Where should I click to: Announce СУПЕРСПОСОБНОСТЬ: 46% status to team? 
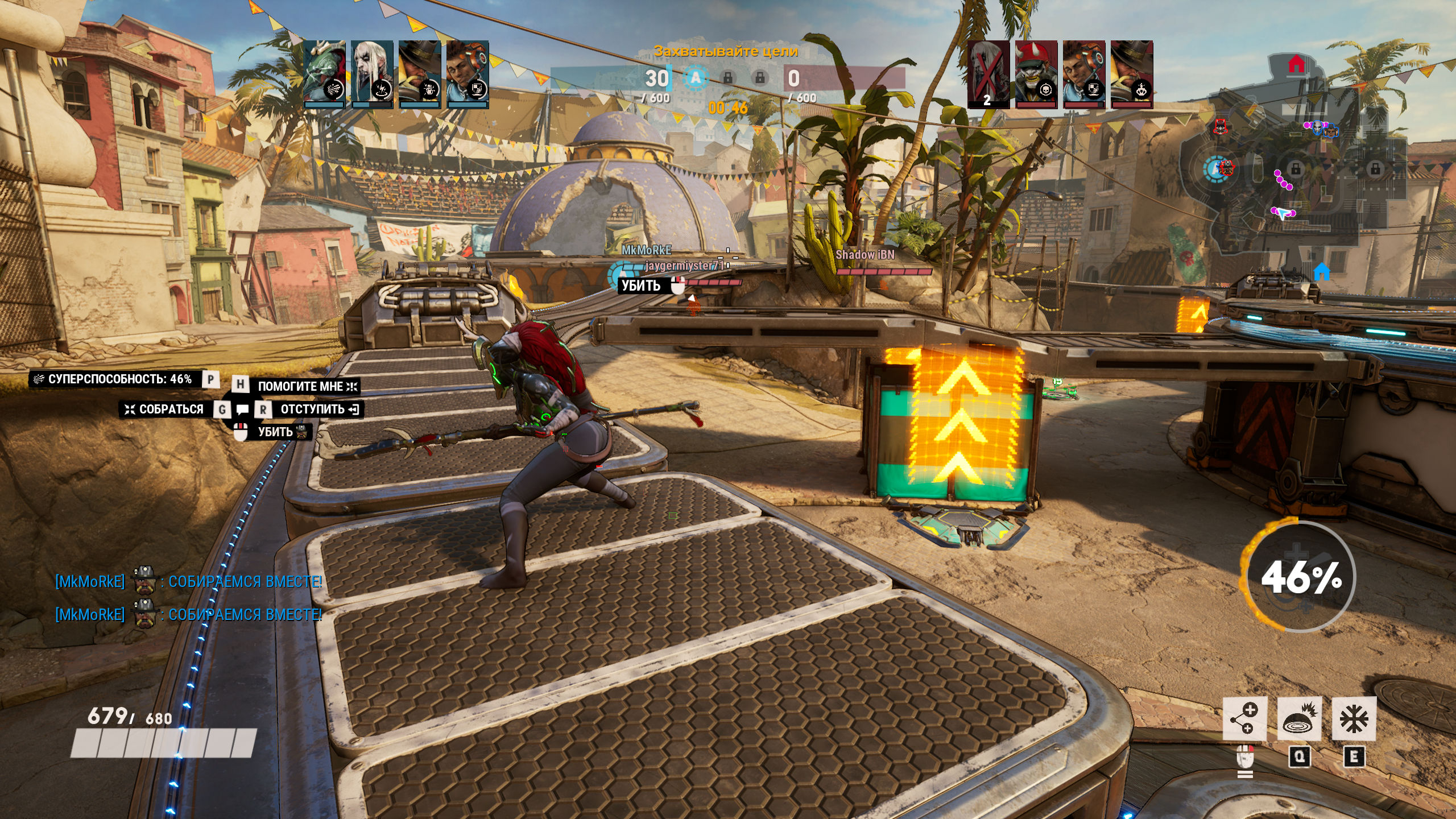(x=119, y=379)
